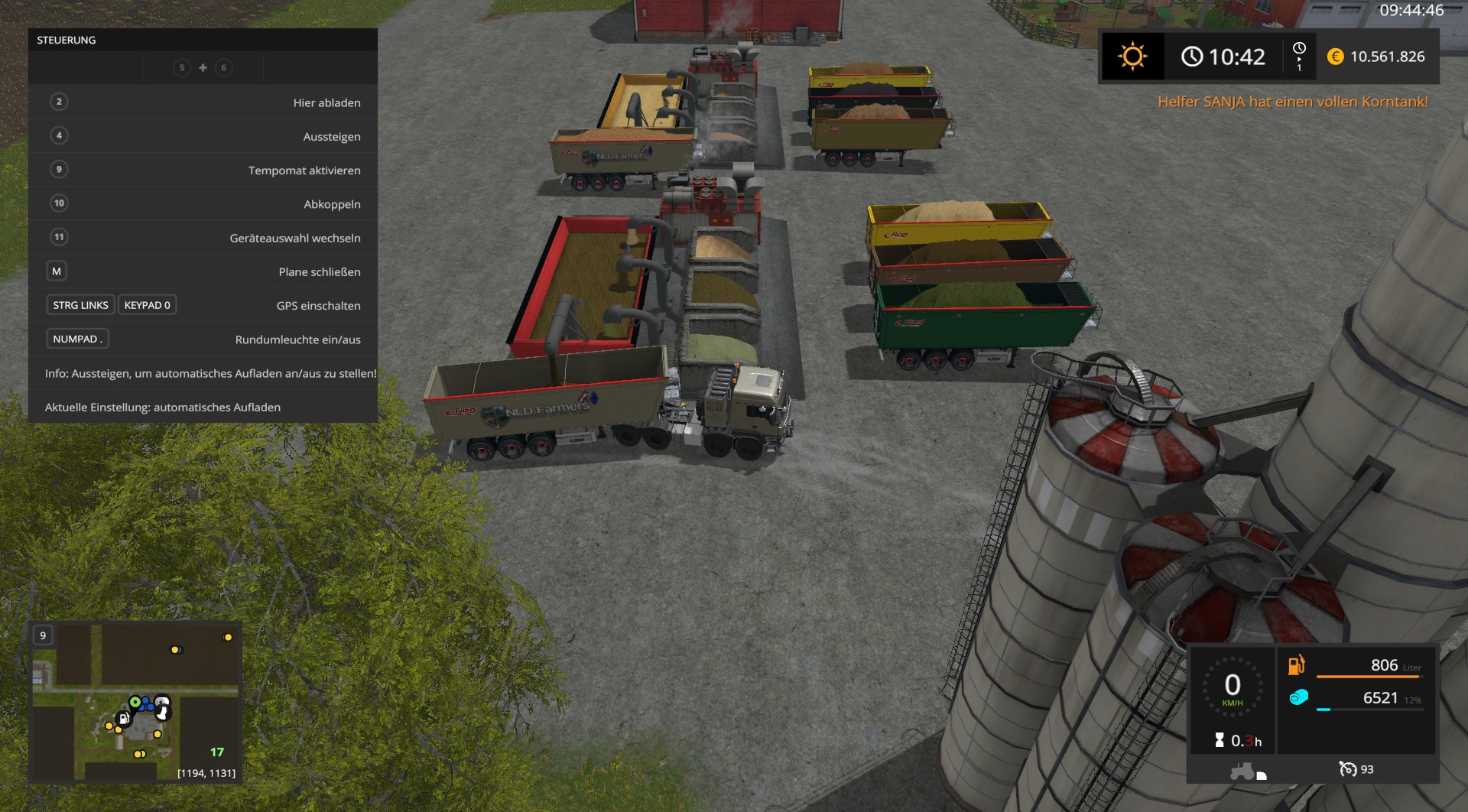
Task: Click the green marker on the minimap
Action: [135, 701]
